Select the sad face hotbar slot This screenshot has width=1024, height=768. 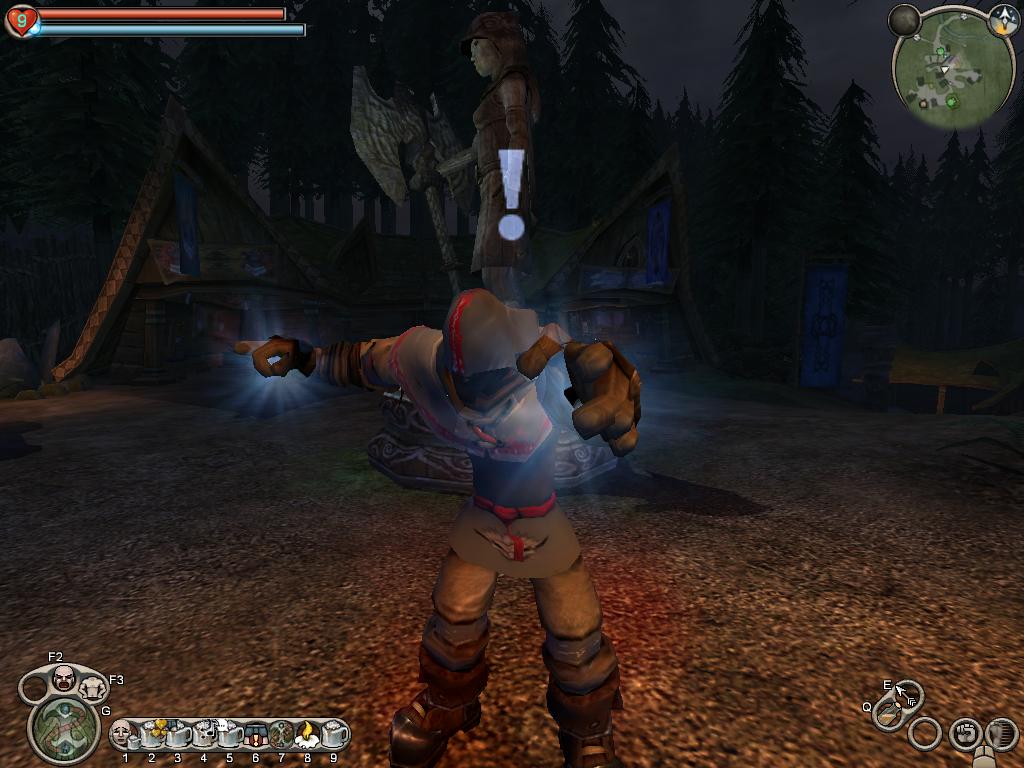pyautogui.click(x=123, y=734)
